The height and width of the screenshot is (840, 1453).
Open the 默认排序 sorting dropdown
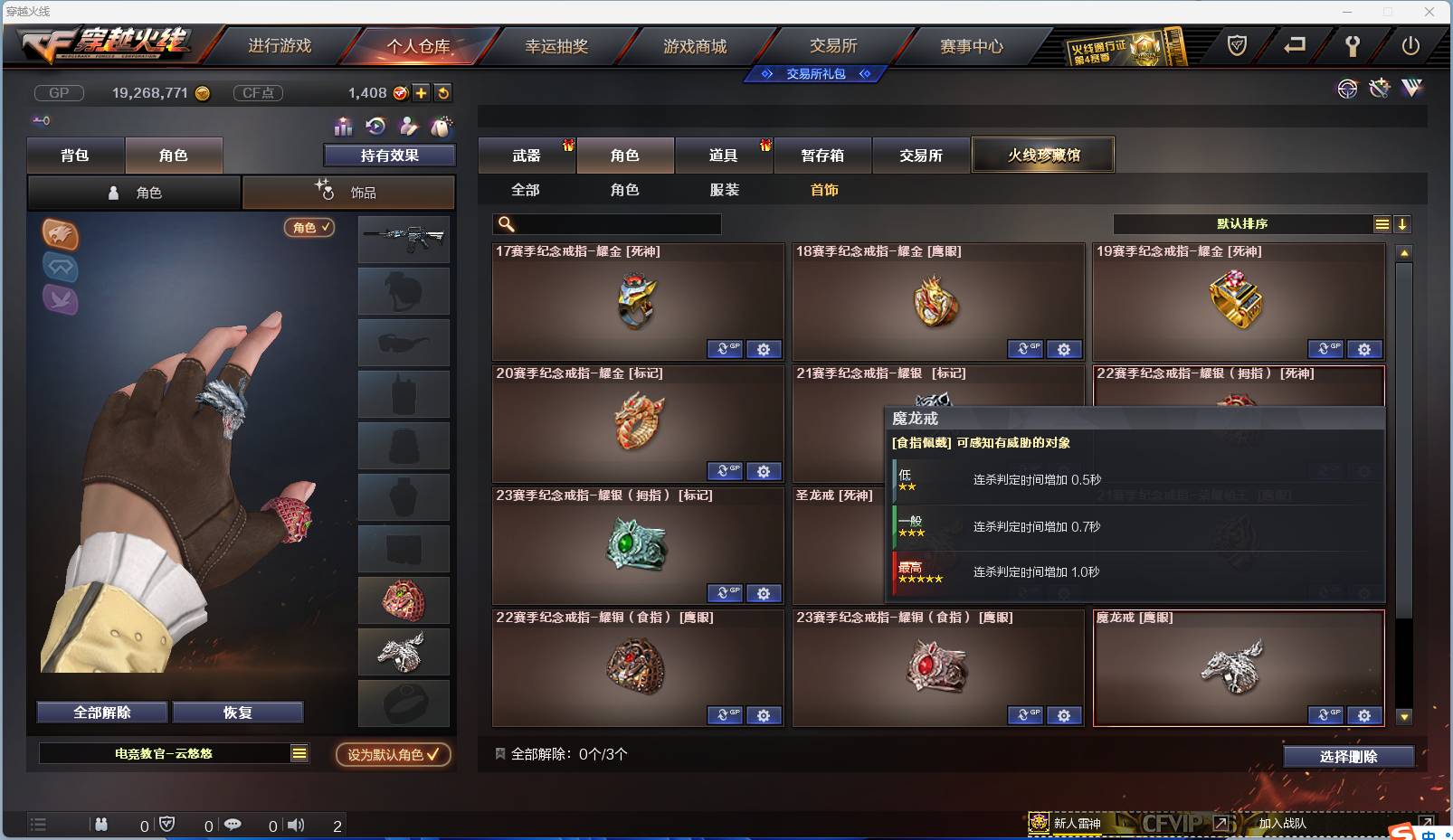[x=1244, y=223]
